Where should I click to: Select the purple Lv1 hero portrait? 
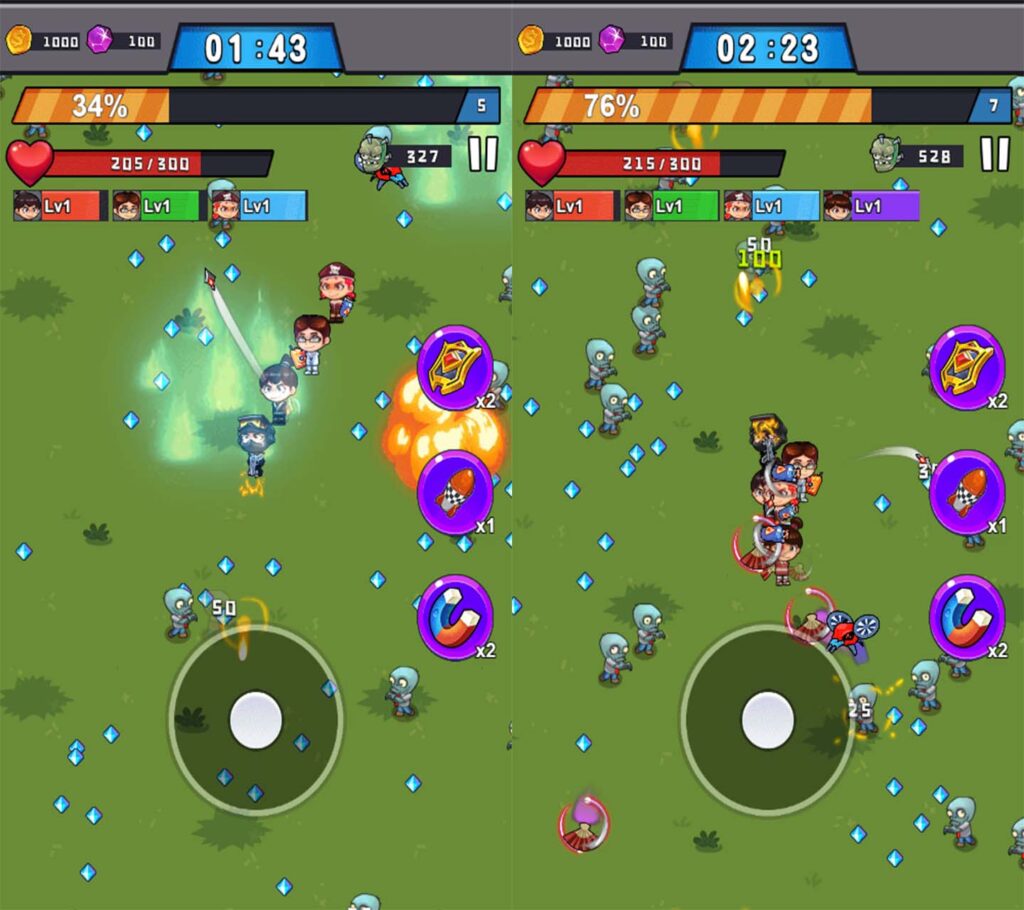pyautogui.click(x=870, y=206)
